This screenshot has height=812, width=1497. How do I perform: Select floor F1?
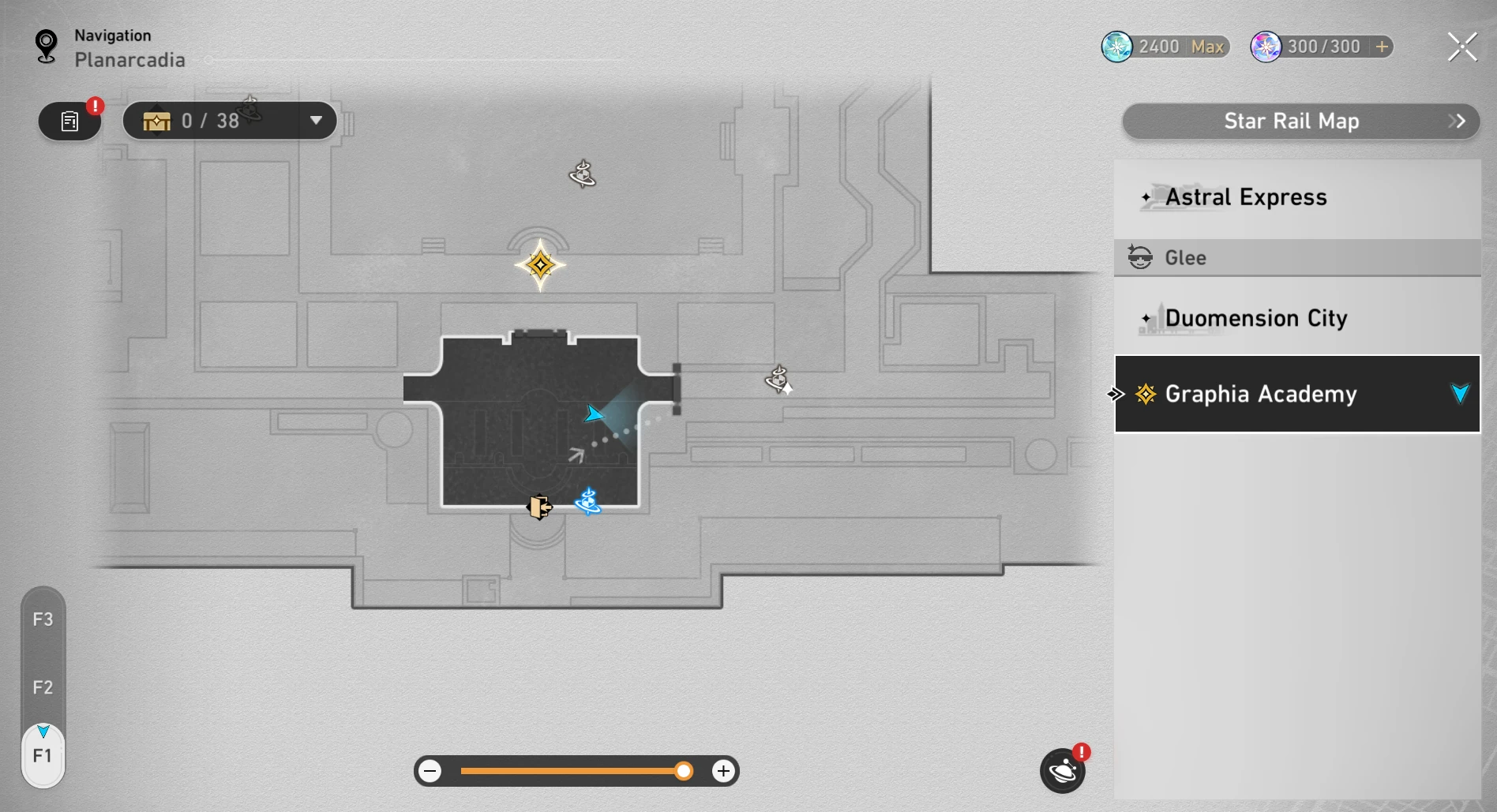click(x=43, y=756)
